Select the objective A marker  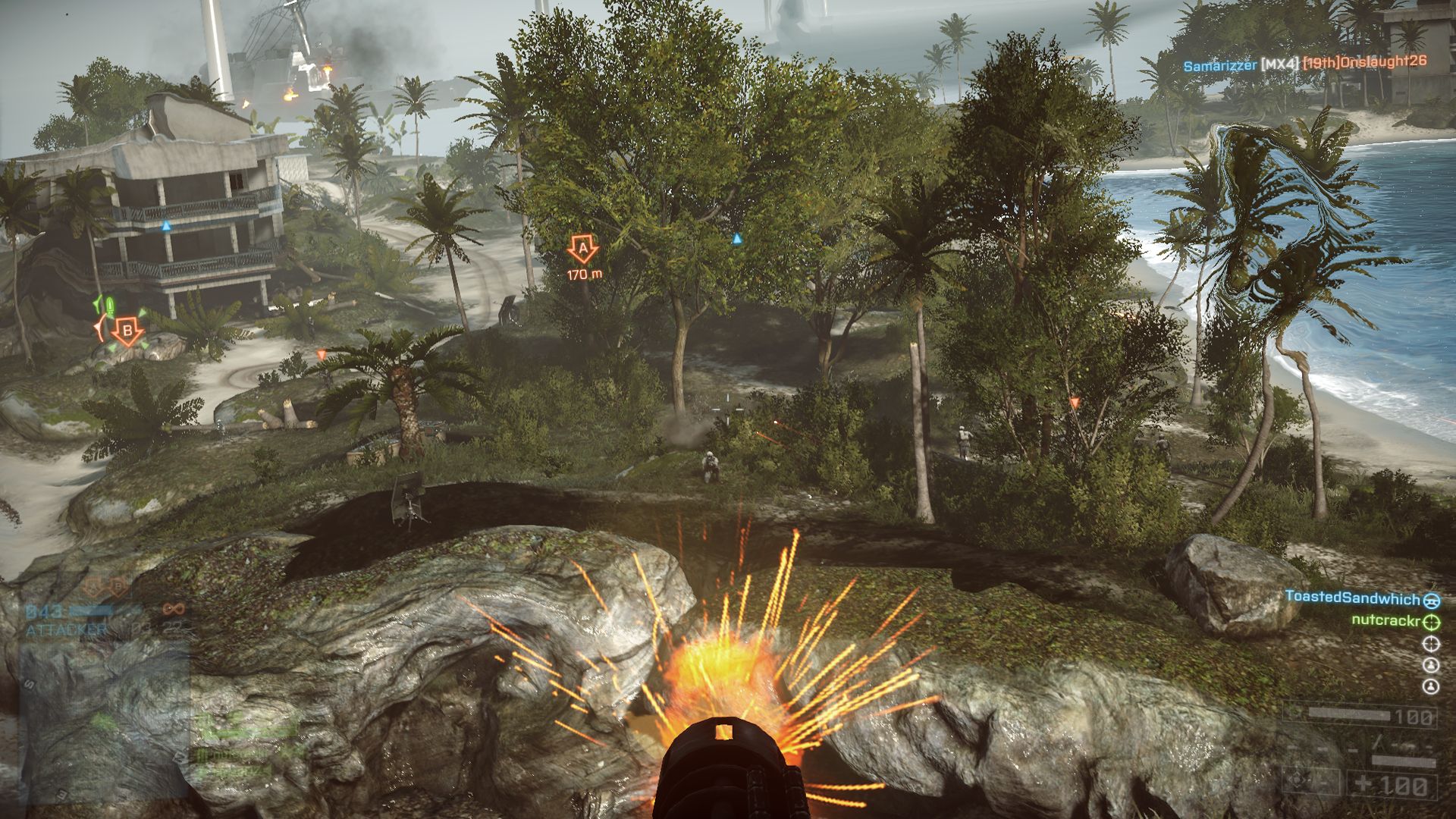click(582, 249)
